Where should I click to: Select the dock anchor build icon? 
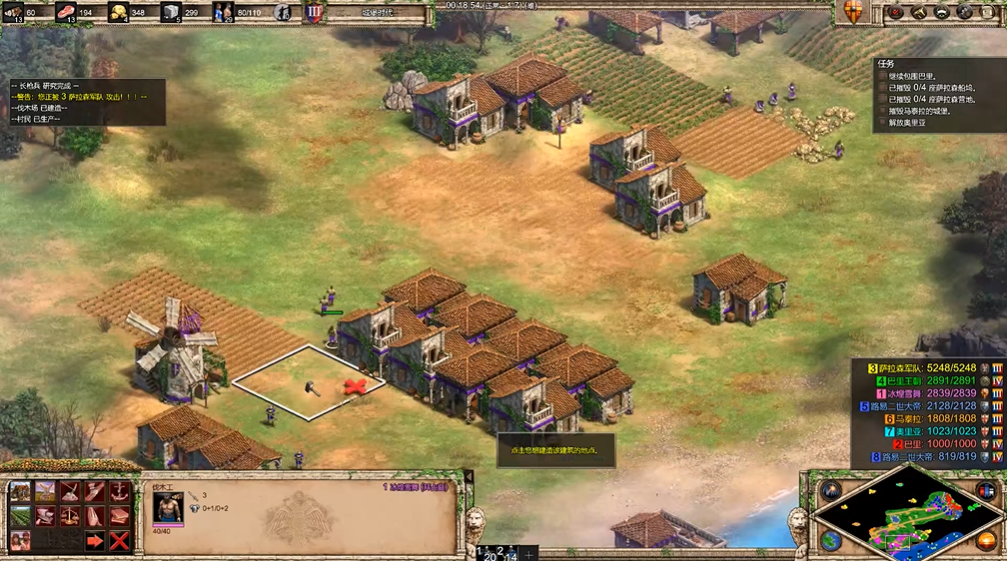pos(119,492)
